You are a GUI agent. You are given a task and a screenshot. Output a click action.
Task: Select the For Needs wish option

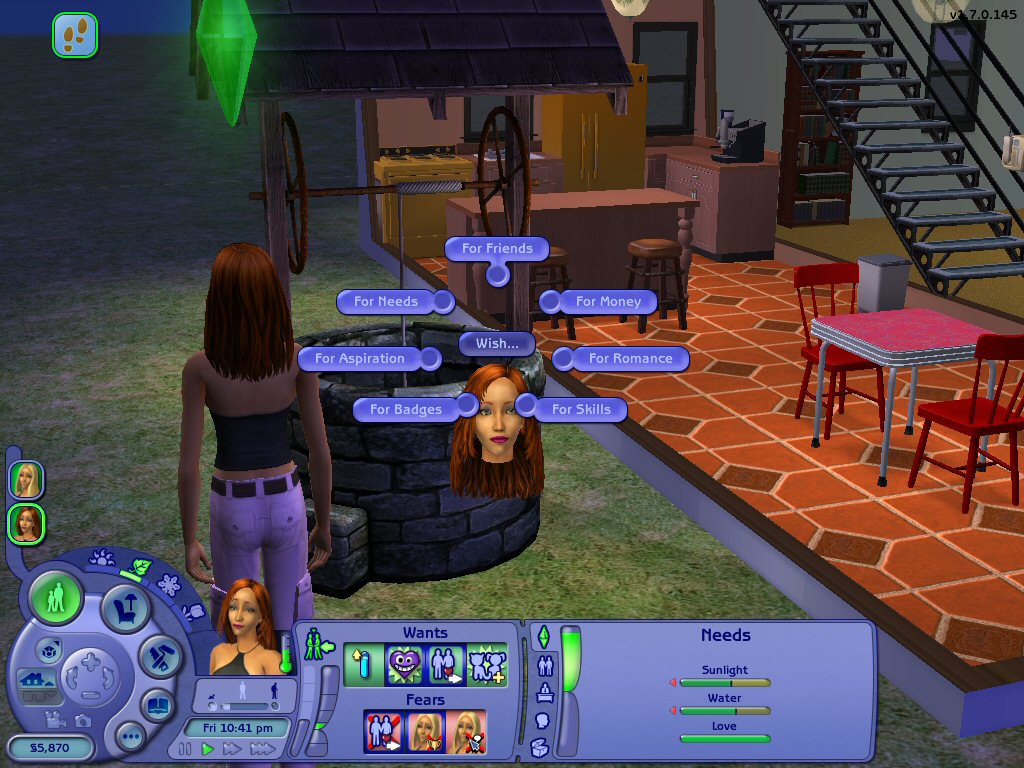(386, 301)
